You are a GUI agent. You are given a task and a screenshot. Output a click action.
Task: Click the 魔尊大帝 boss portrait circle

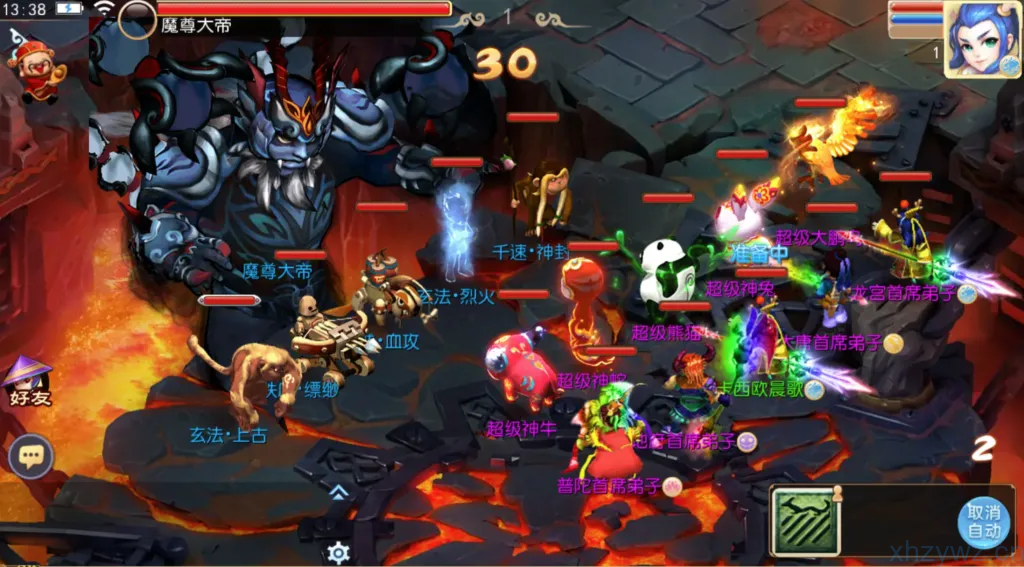click(137, 19)
